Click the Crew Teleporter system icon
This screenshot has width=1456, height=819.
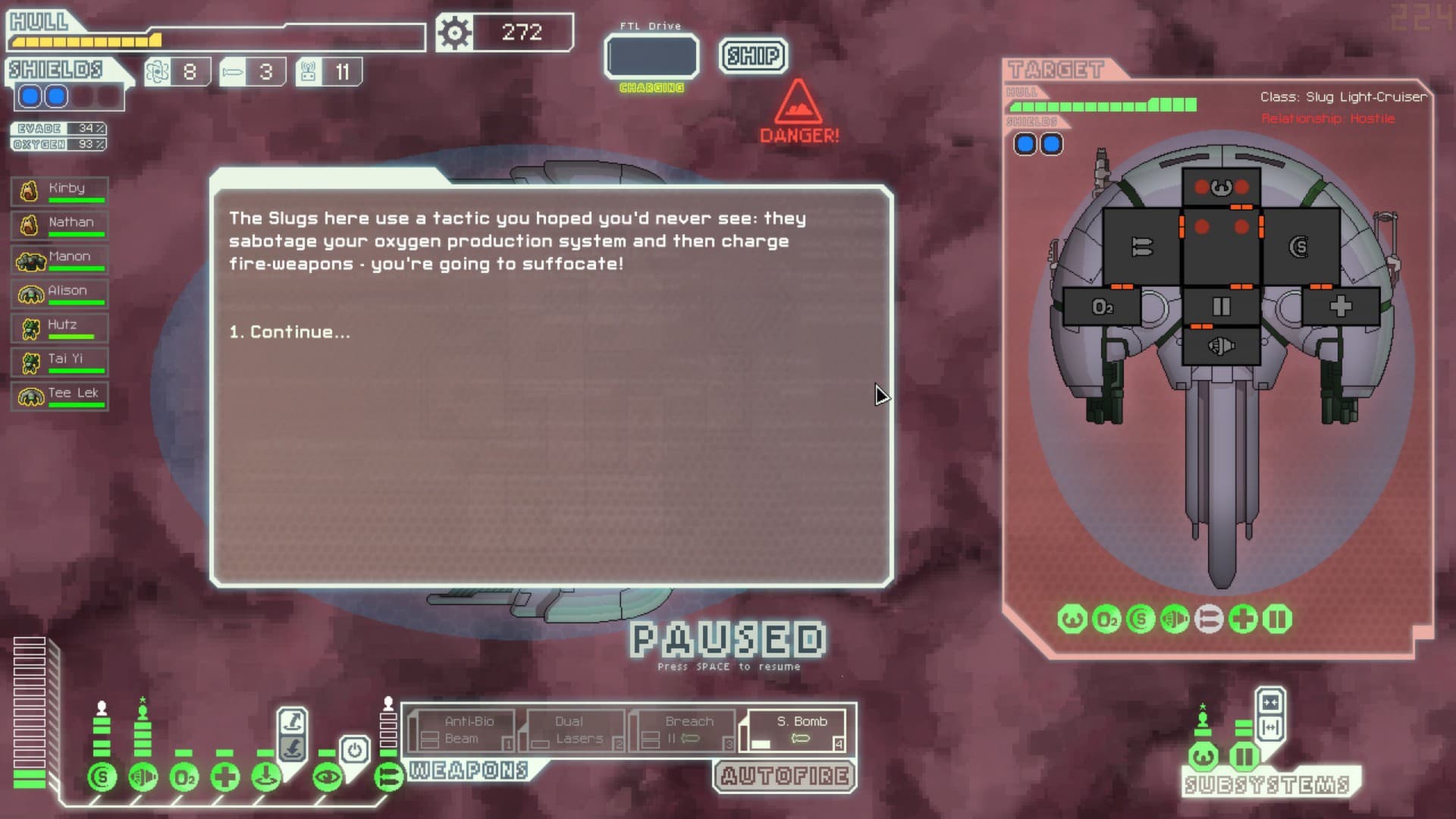click(x=265, y=776)
